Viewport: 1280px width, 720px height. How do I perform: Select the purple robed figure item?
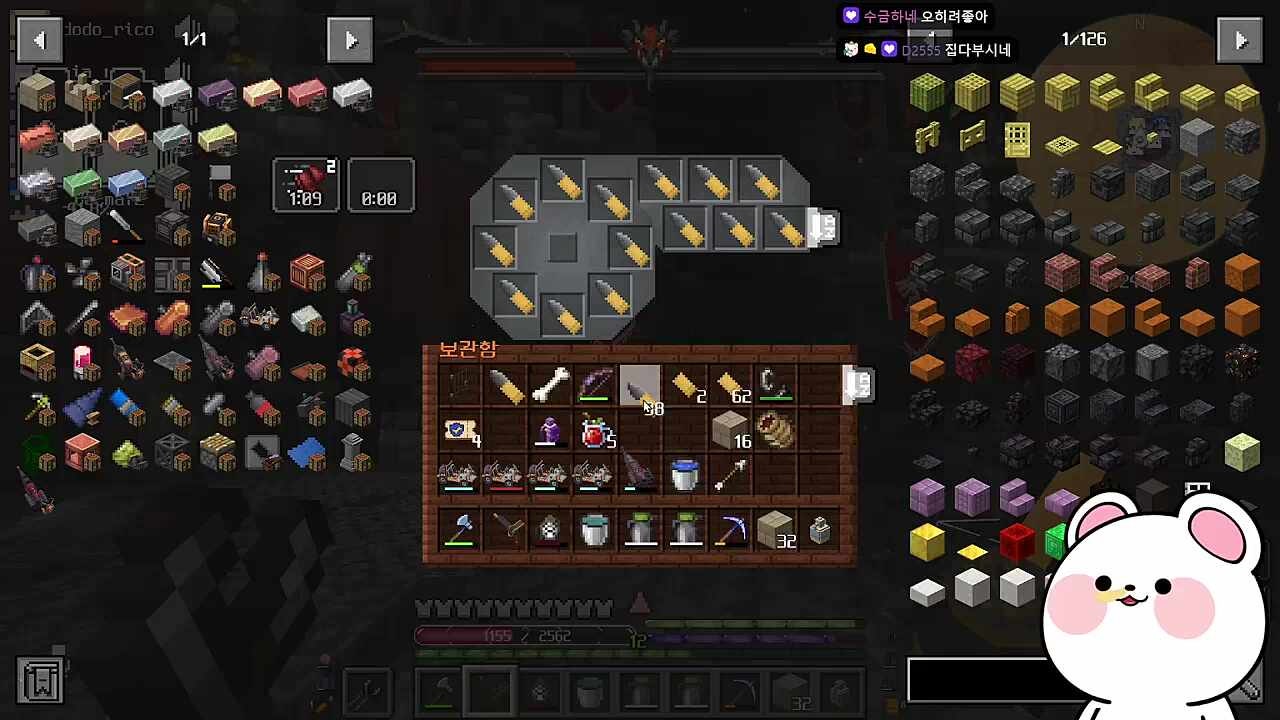[x=550, y=432]
